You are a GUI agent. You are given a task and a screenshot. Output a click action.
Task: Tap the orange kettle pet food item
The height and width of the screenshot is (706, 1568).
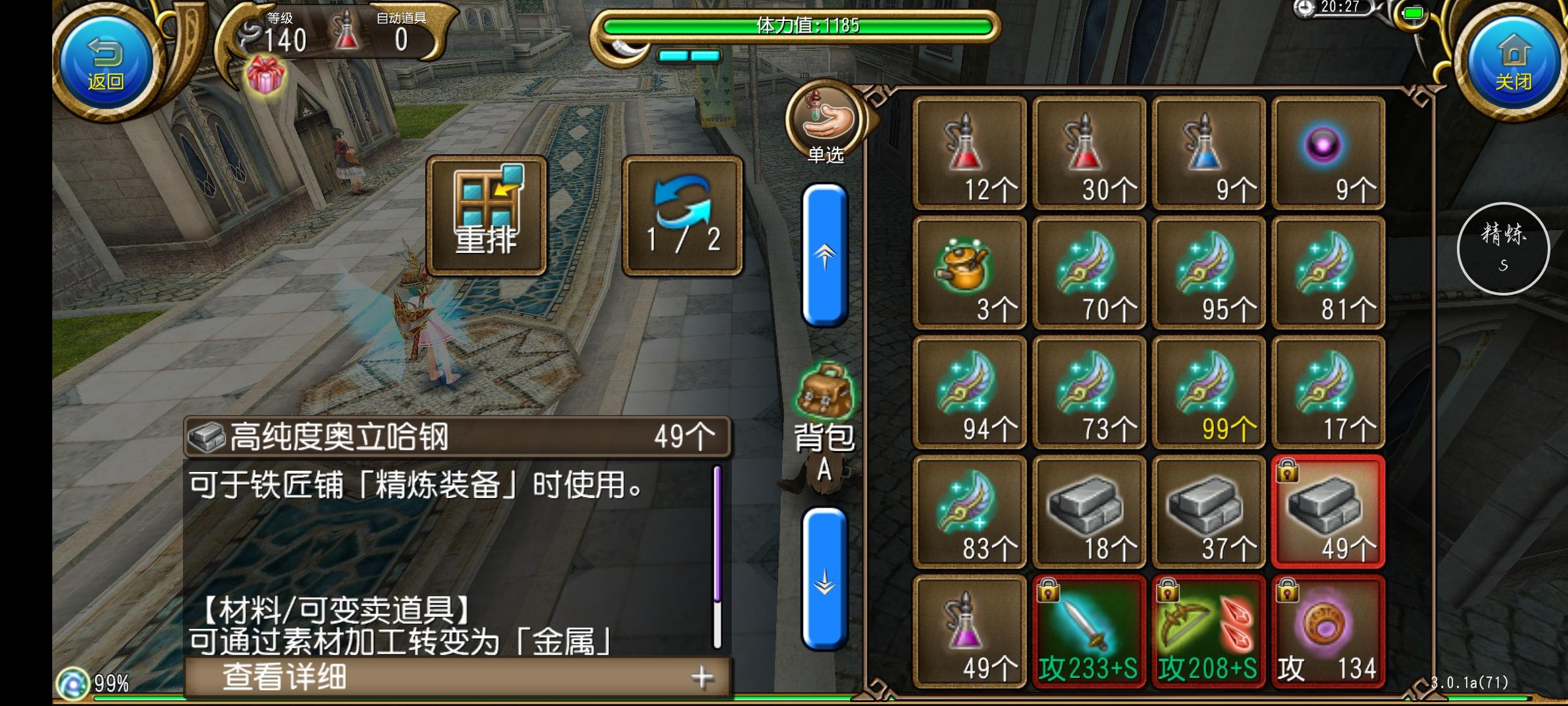point(969,275)
